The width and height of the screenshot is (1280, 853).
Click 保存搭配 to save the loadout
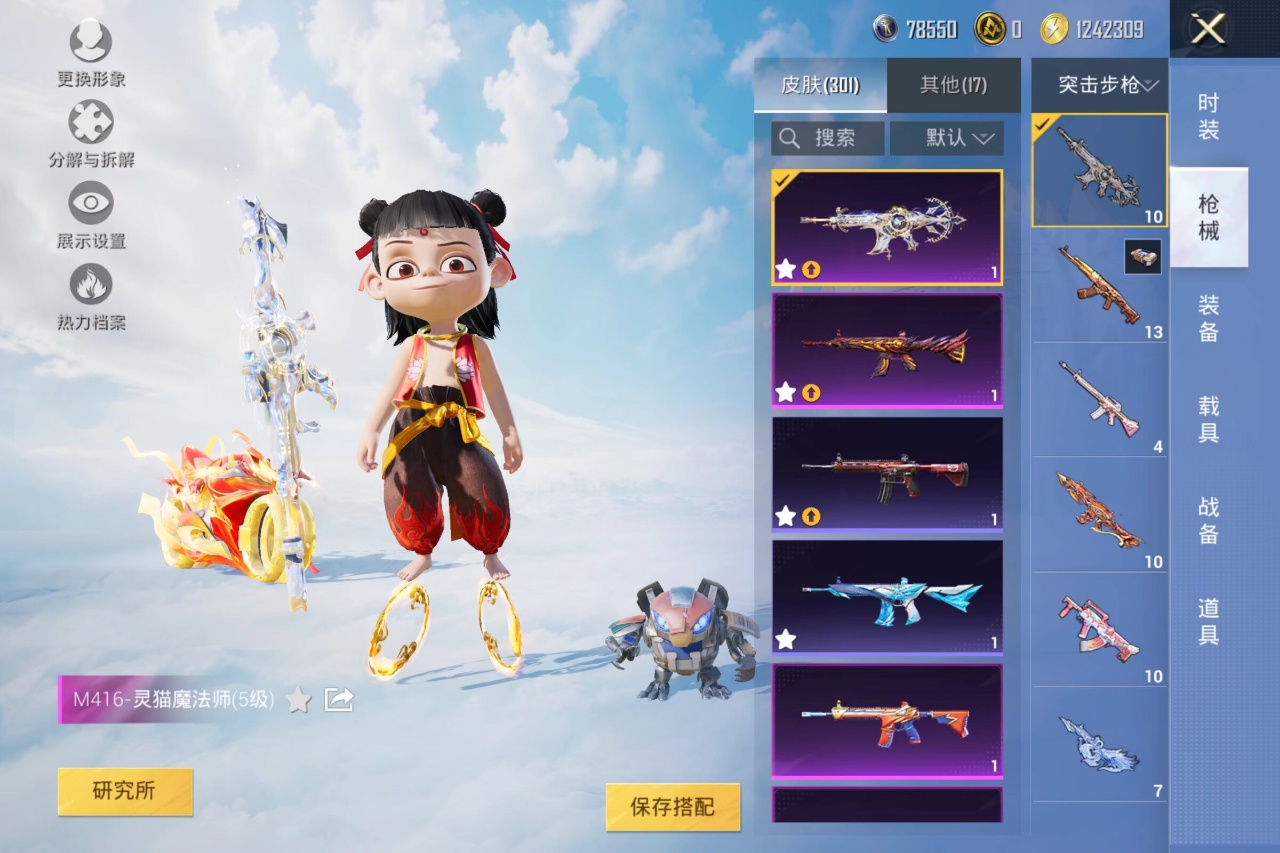[673, 807]
